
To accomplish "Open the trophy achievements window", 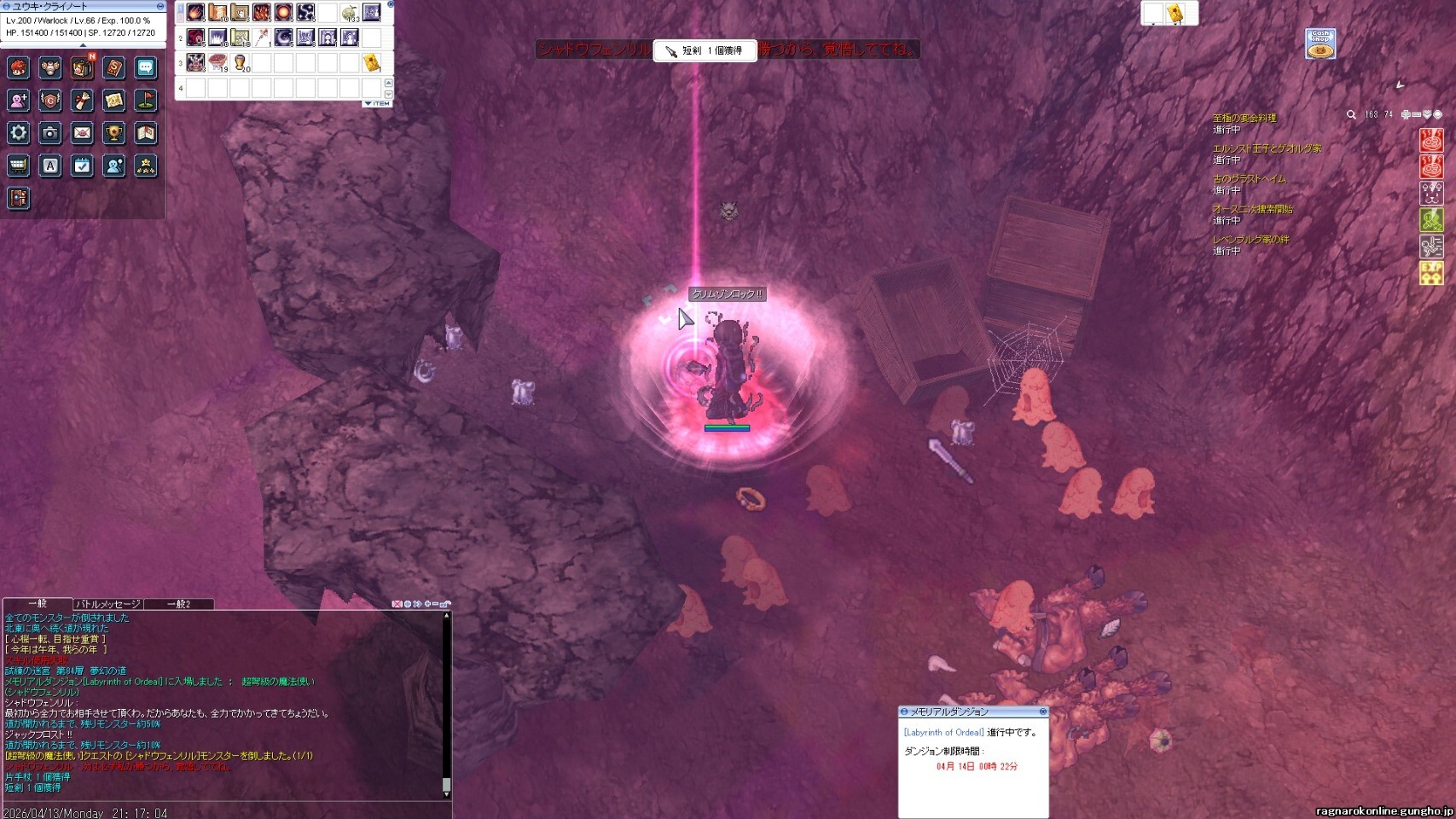I will [113, 133].
